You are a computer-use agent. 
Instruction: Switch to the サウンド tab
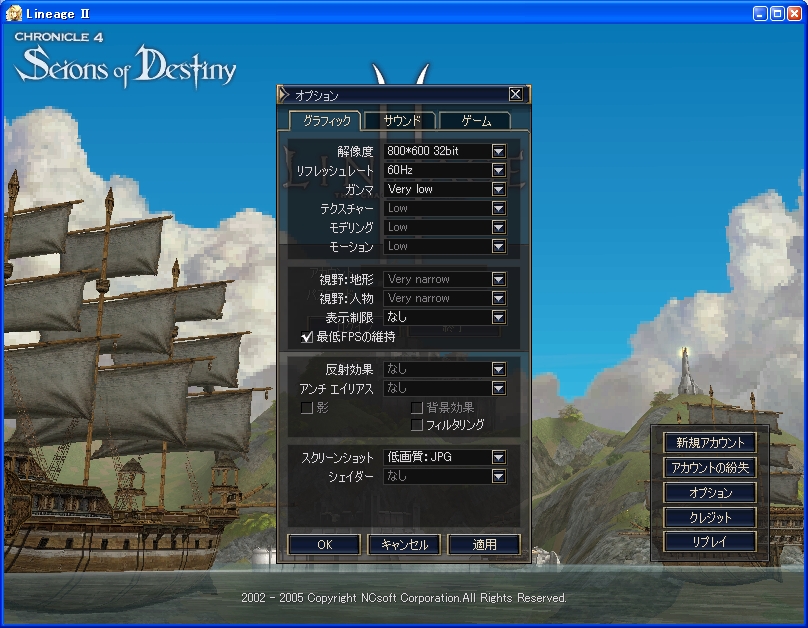point(400,120)
